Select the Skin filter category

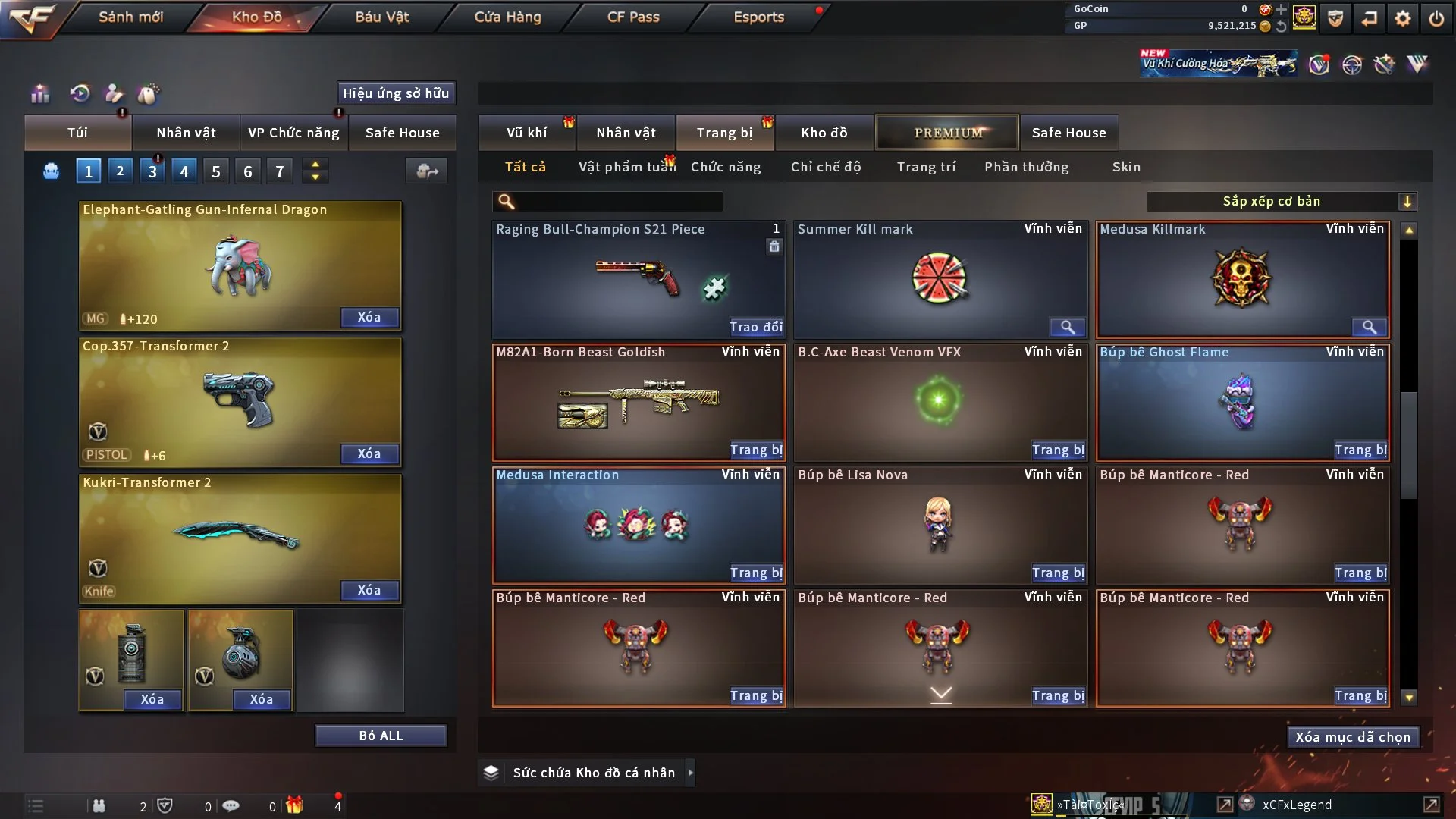[x=1126, y=167]
